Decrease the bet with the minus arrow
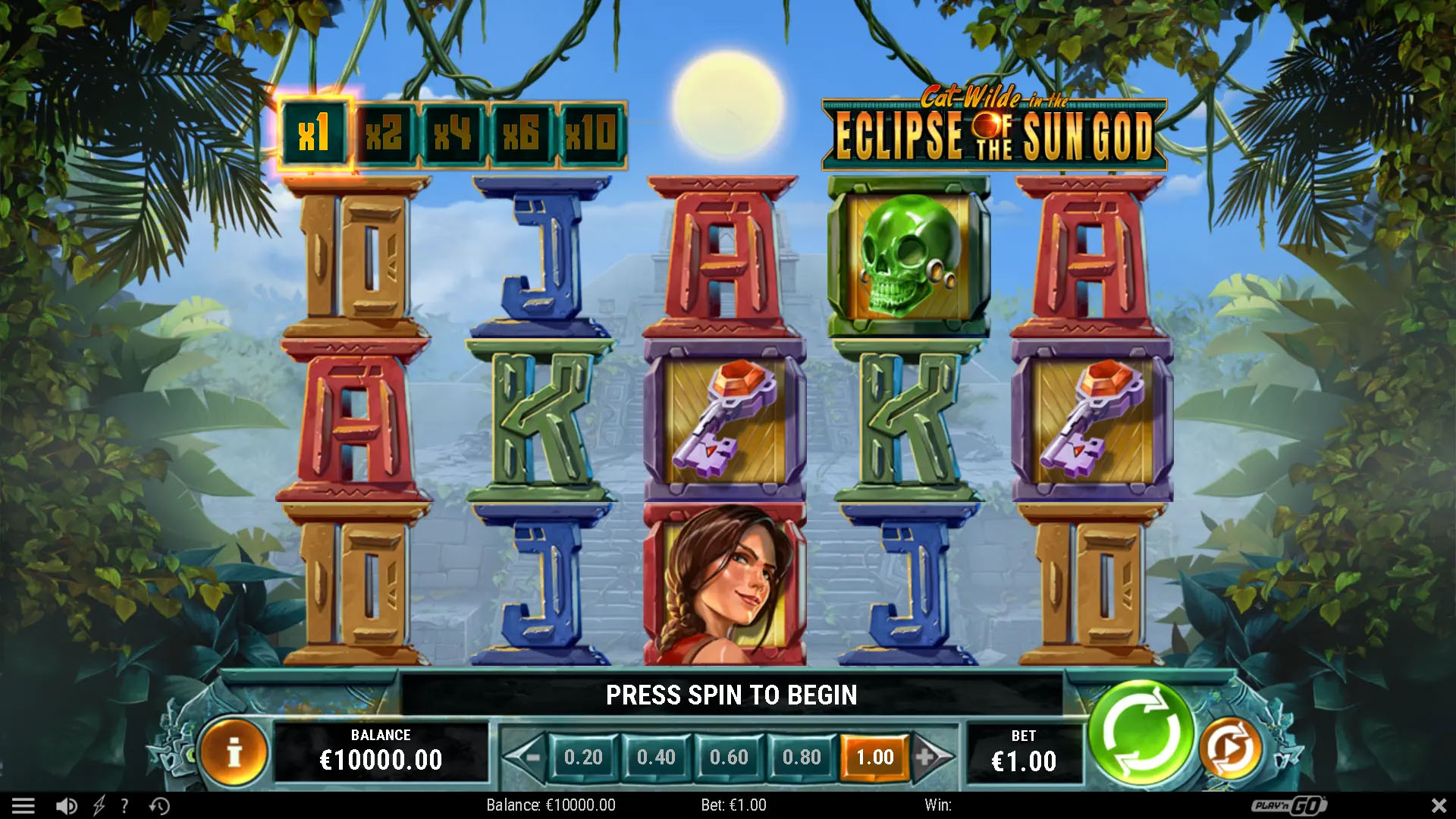The height and width of the screenshot is (819, 1456). 533,757
